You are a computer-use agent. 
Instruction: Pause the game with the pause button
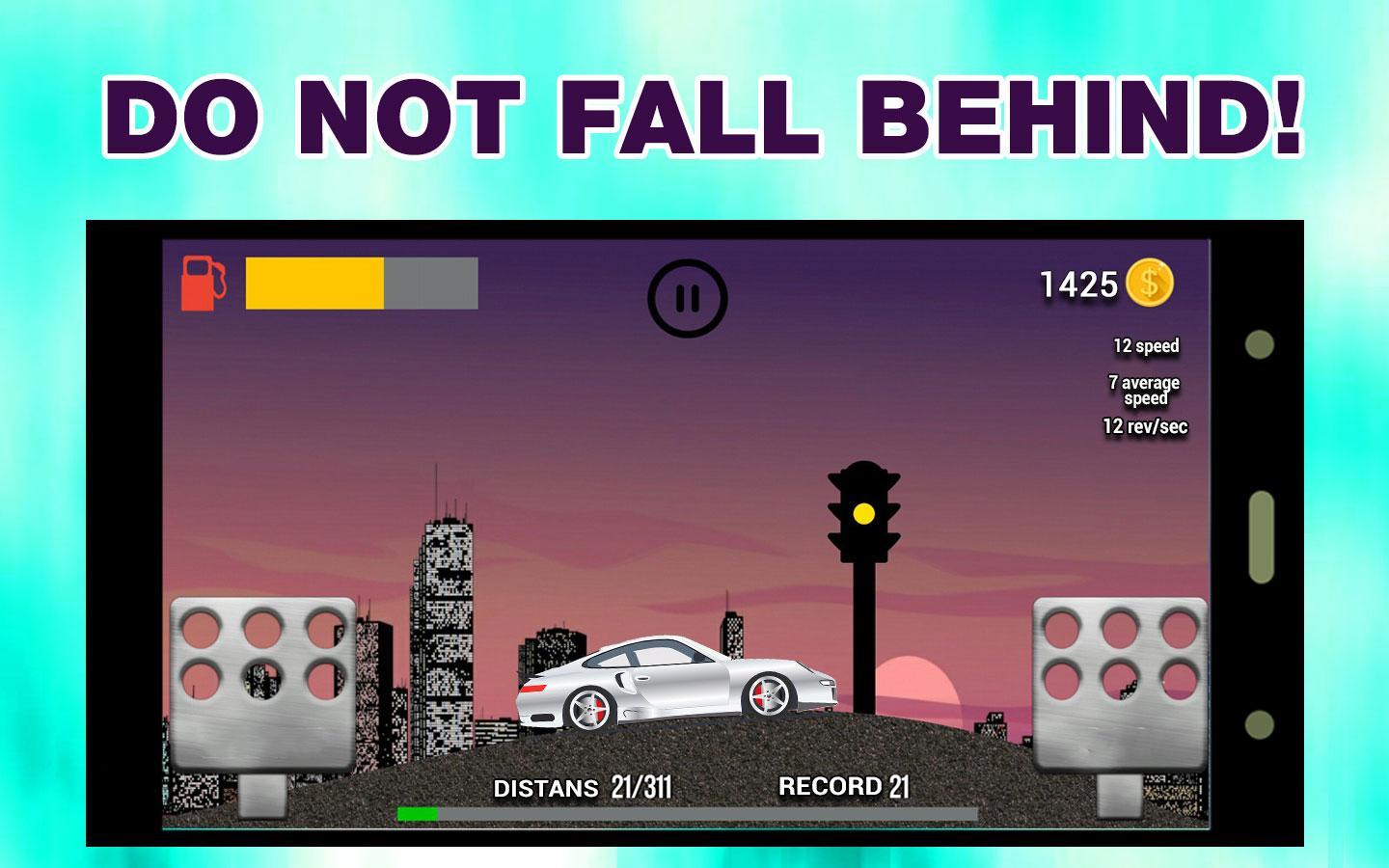(689, 297)
